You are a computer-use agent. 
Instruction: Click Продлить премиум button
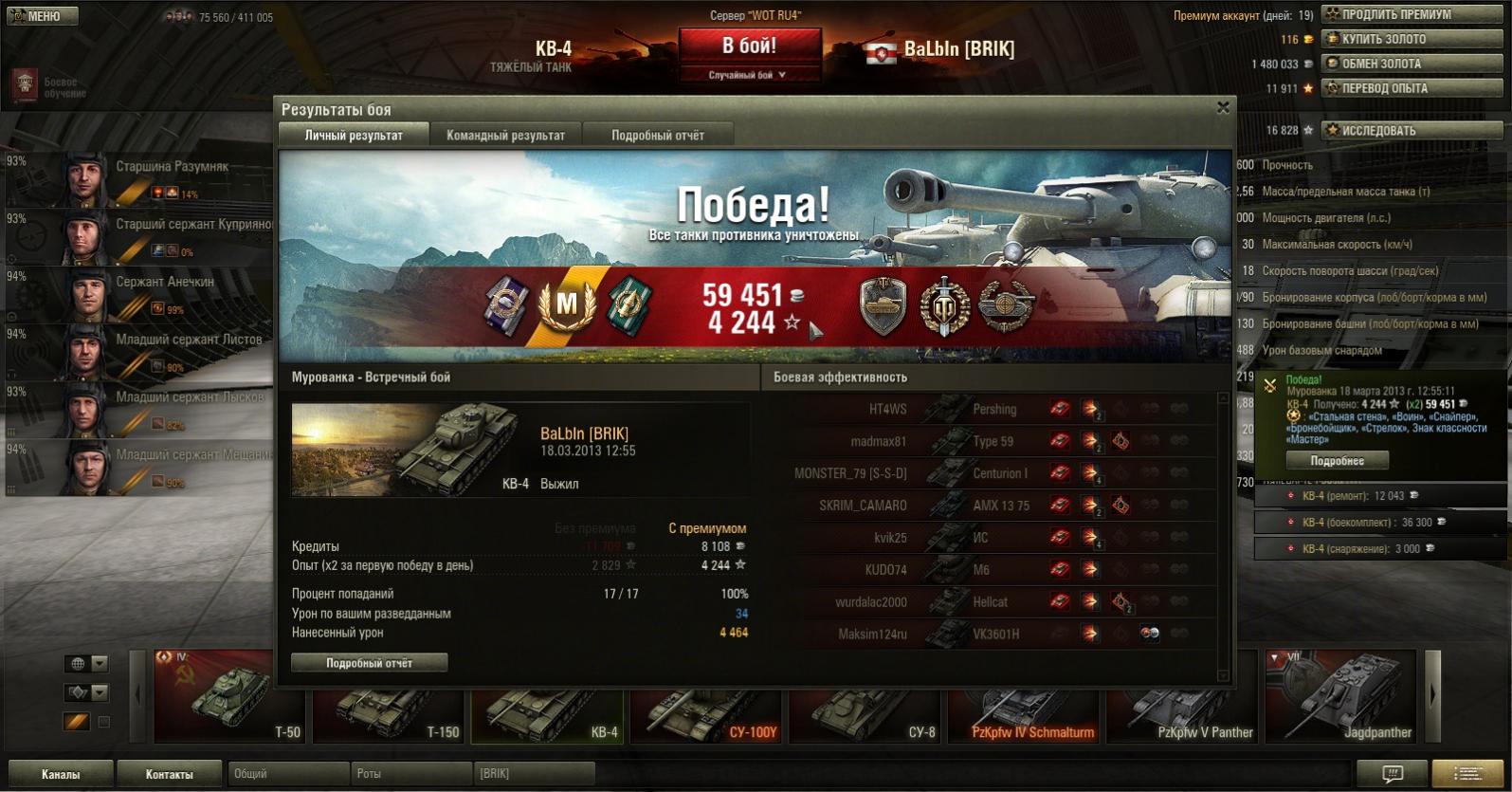[1412, 14]
